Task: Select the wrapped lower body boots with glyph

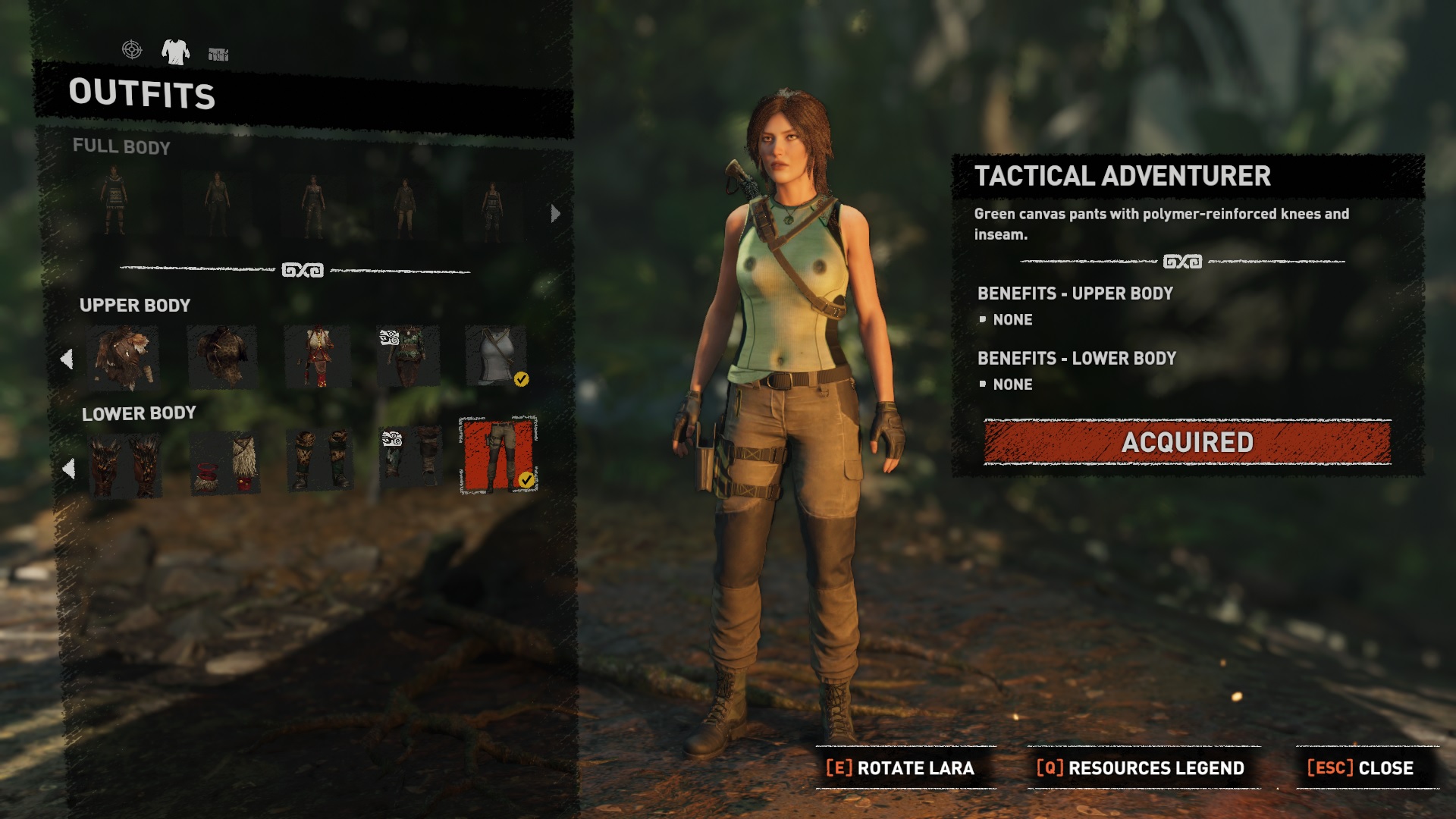Action: pyautogui.click(x=410, y=457)
